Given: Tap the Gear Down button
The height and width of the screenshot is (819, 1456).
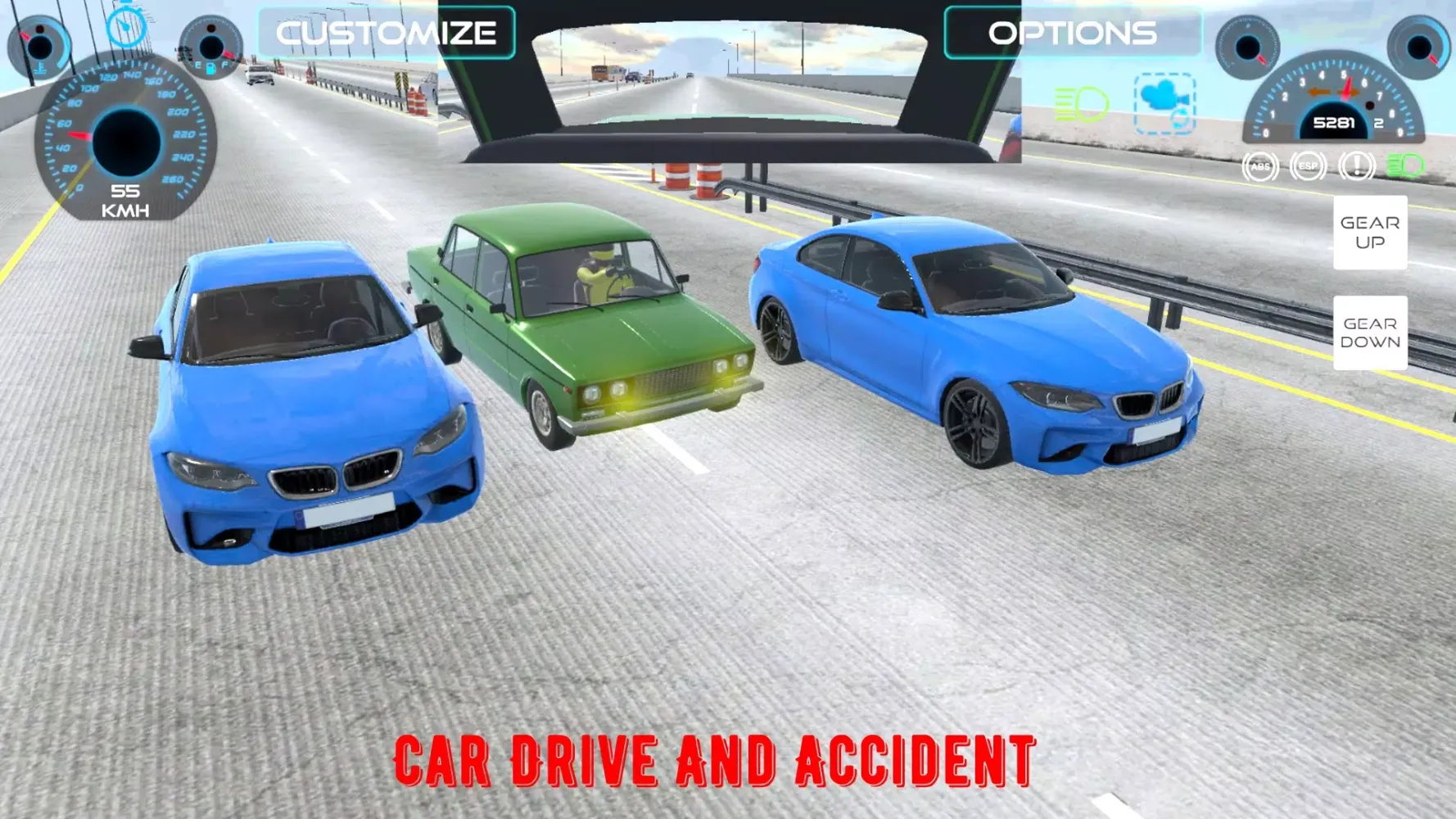Looking at the screenshot, I should (1369, 333).
